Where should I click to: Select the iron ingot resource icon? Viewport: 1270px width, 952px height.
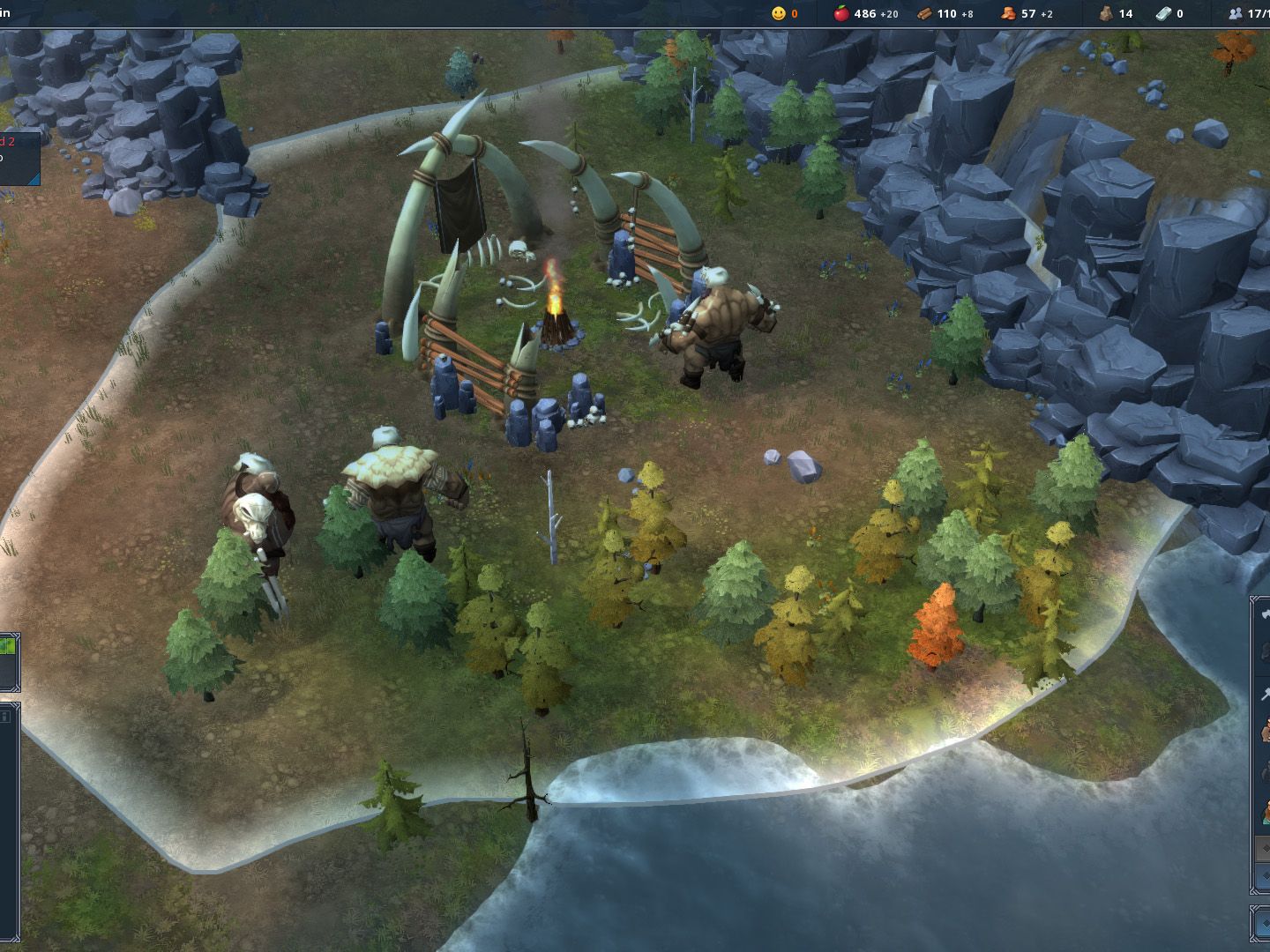tap(1164, 13)
